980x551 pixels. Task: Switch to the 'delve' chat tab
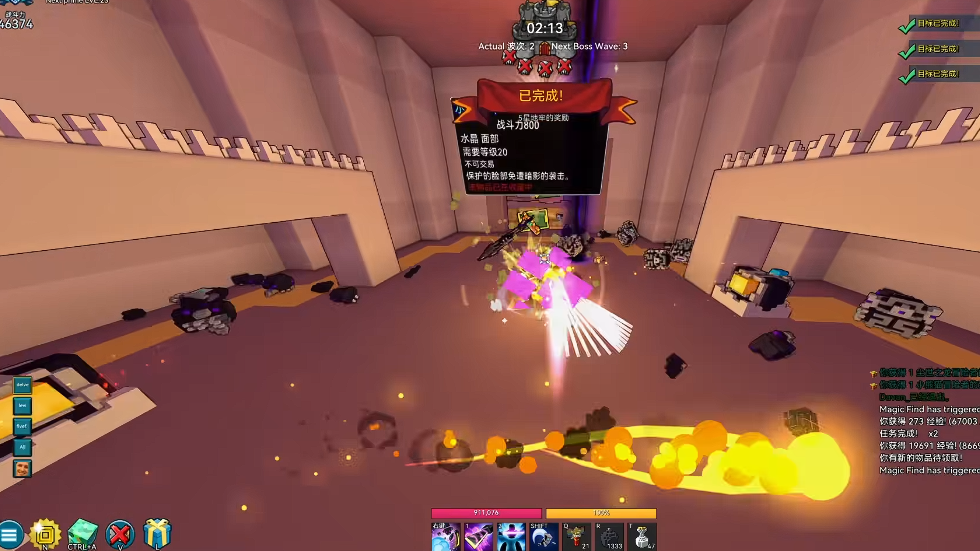coord(22,385)
